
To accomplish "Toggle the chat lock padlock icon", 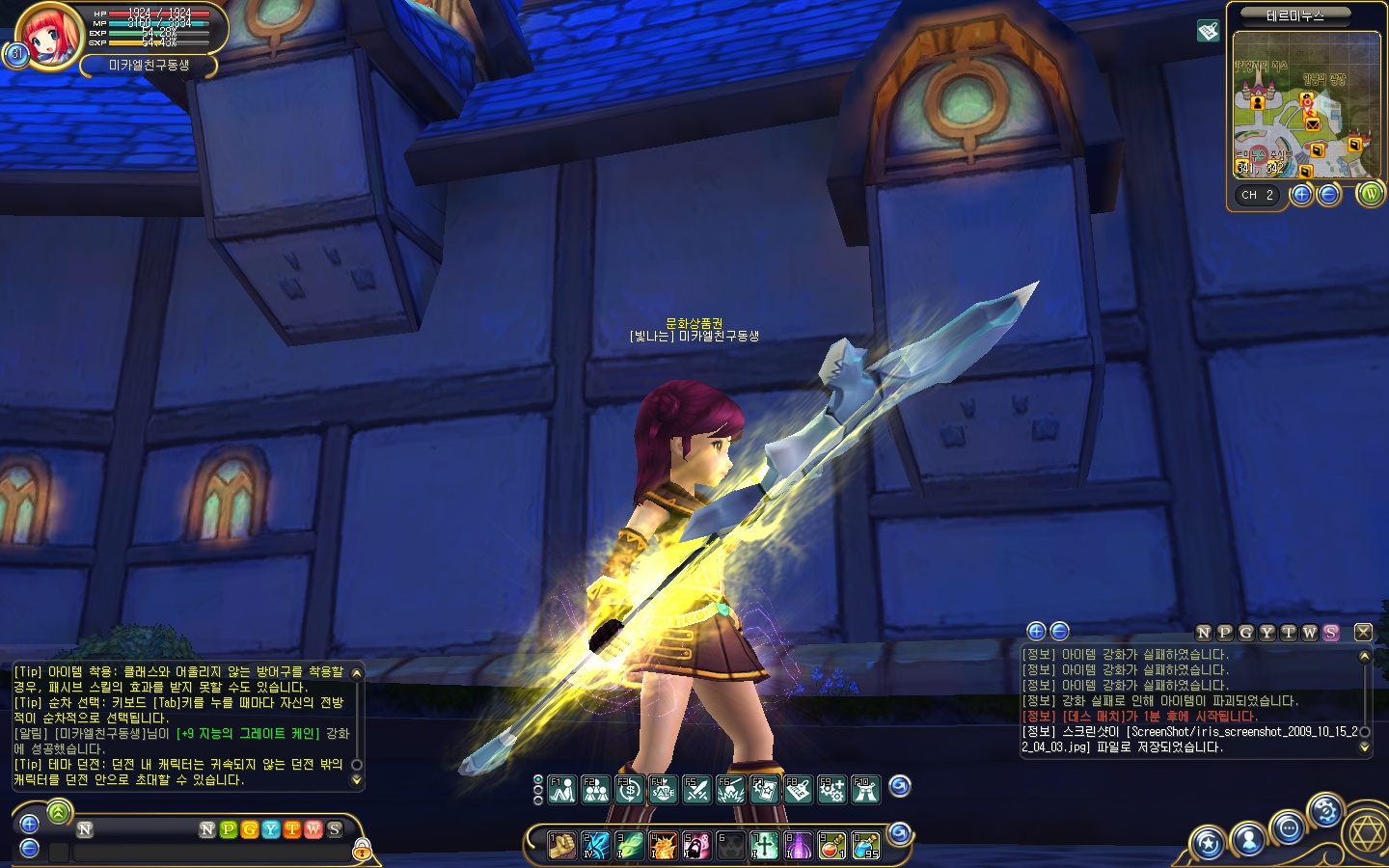I will coord(362,850).
